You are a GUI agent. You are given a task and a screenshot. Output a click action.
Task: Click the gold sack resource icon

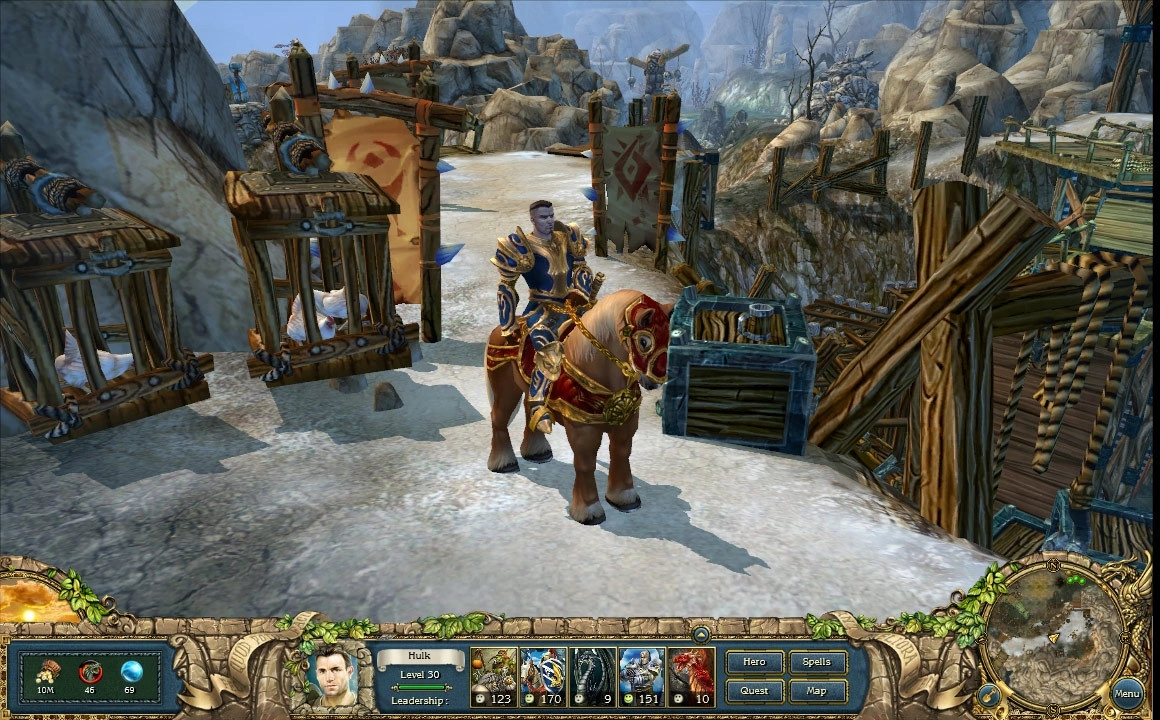pyautogui.click(x=46, y=672)
